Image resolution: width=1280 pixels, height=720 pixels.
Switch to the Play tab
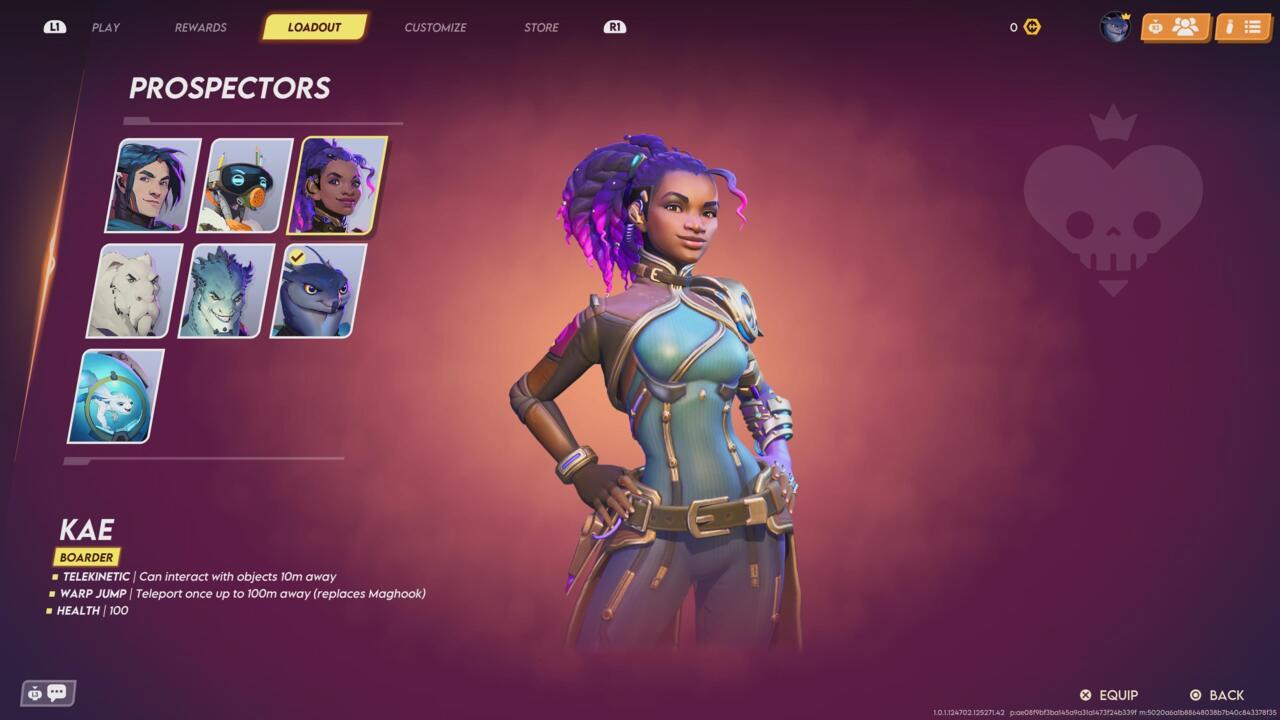tap(106, 27)
